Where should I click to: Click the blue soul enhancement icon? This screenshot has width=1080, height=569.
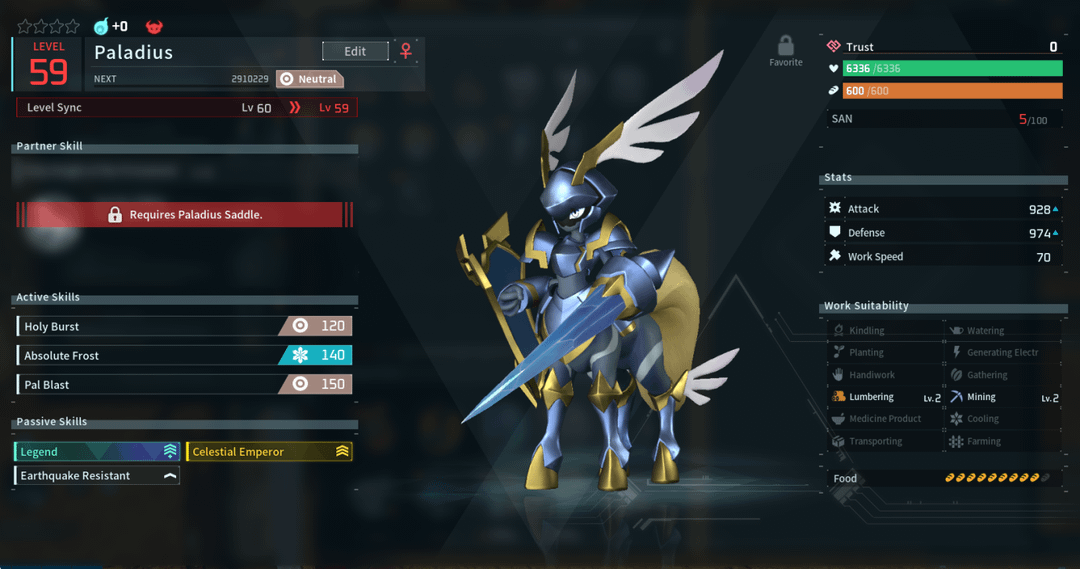point(101,27)
